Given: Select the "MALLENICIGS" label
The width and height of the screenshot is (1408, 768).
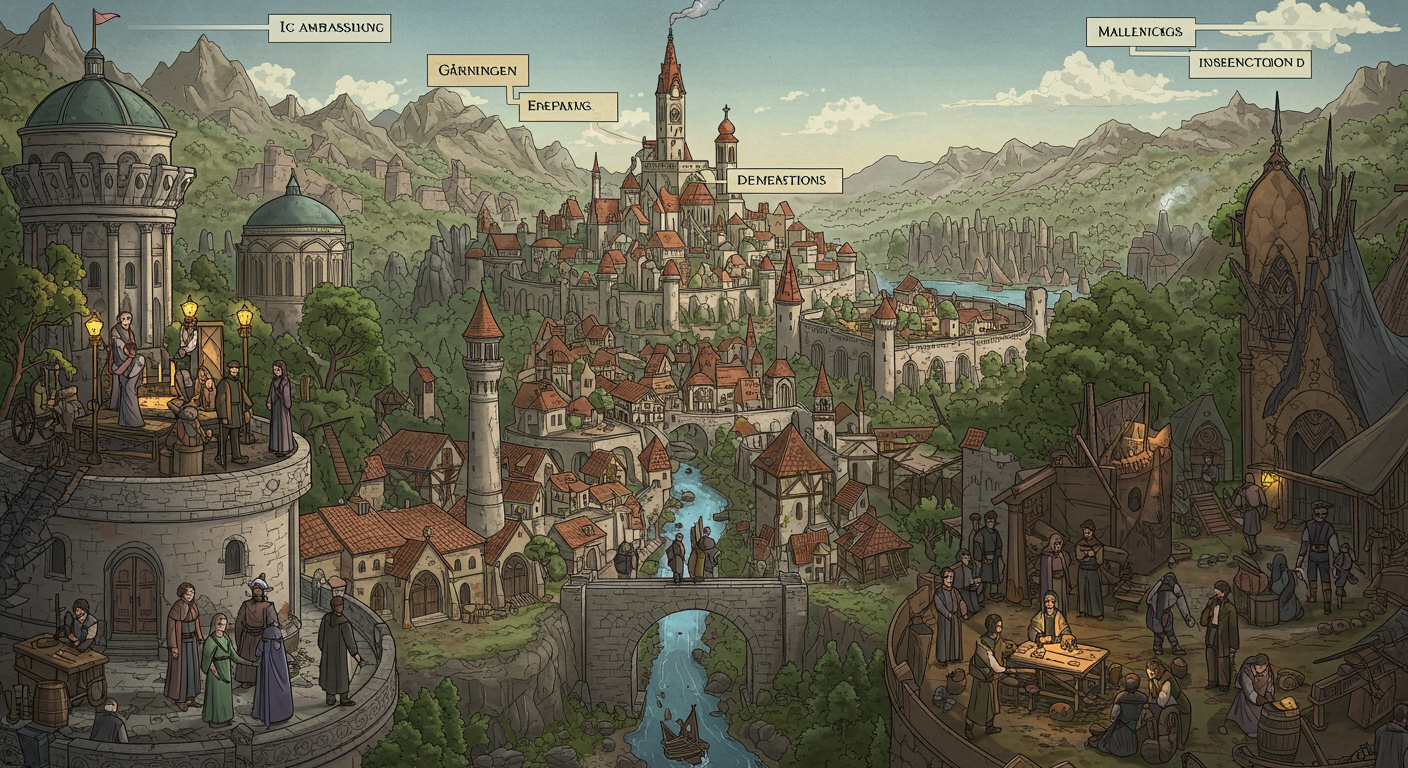Looking at the screenshot, I should point(1140,32).
